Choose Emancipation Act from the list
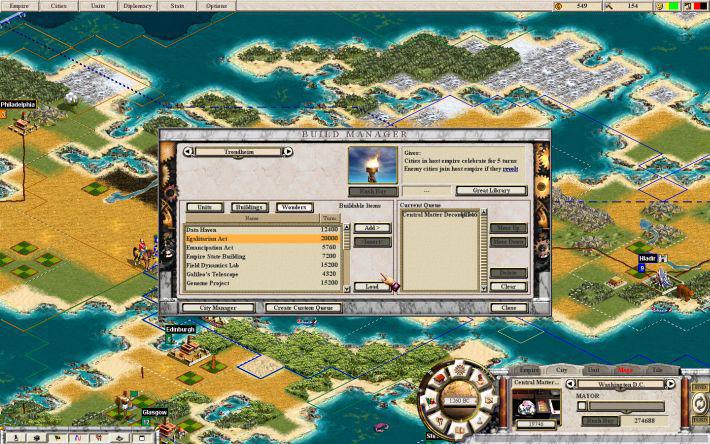This screenshot has height=444, width=710. point(252,248)
